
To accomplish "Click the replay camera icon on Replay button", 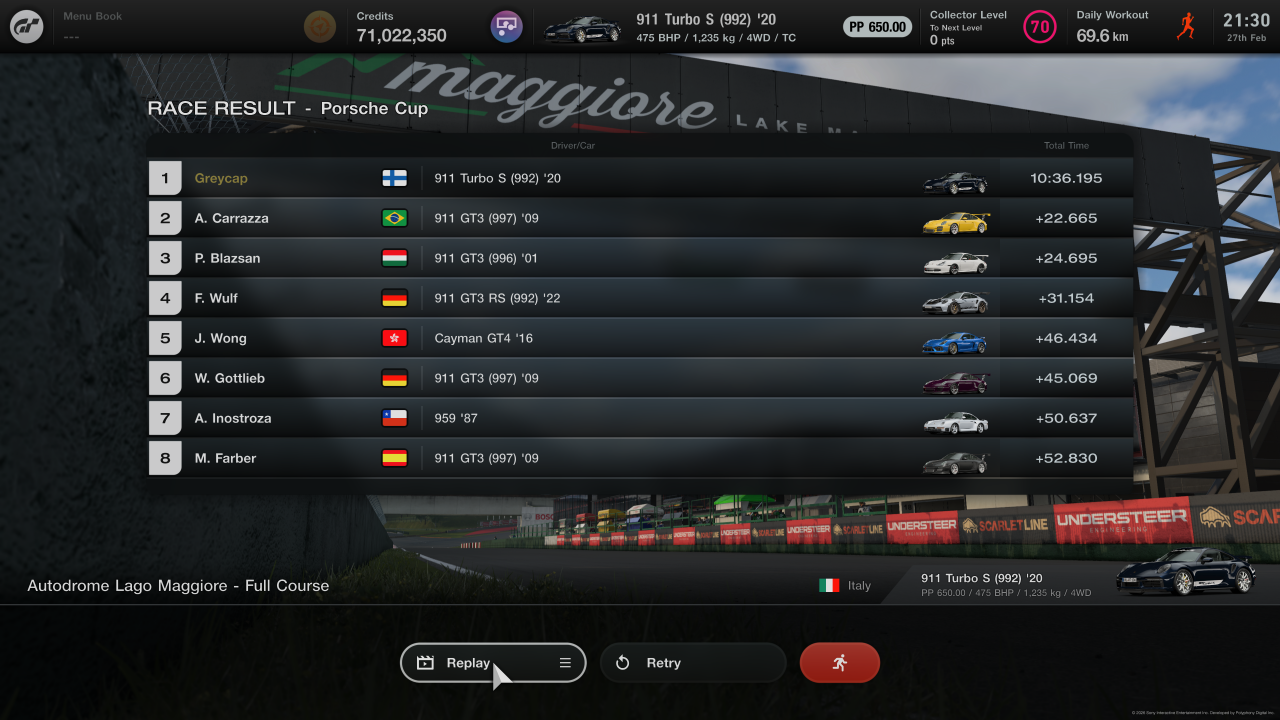I will coord(426,662).
